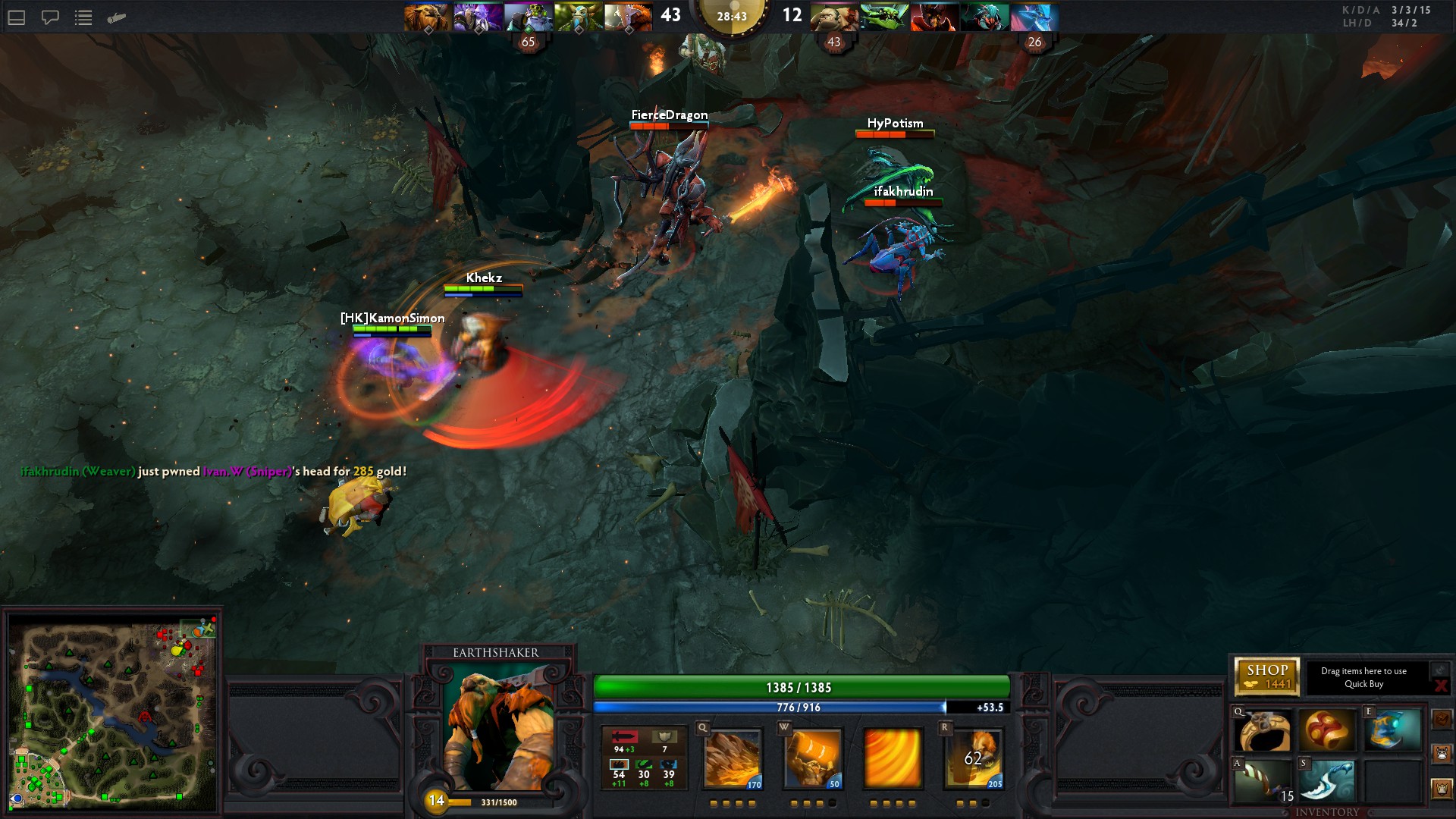This screenshot has width=1456, height=819.
Task: Cast Enchant Totem ability
Action: [x=812, y=758]
